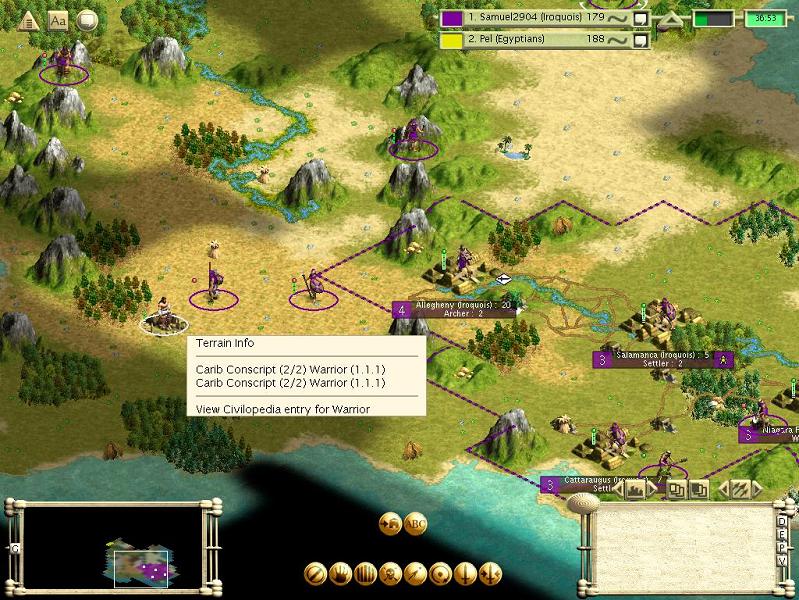This screenshot has width=799, height=600.
Task: Click the round speech-bubble icon at top left
Action: [x=88, y=19]
